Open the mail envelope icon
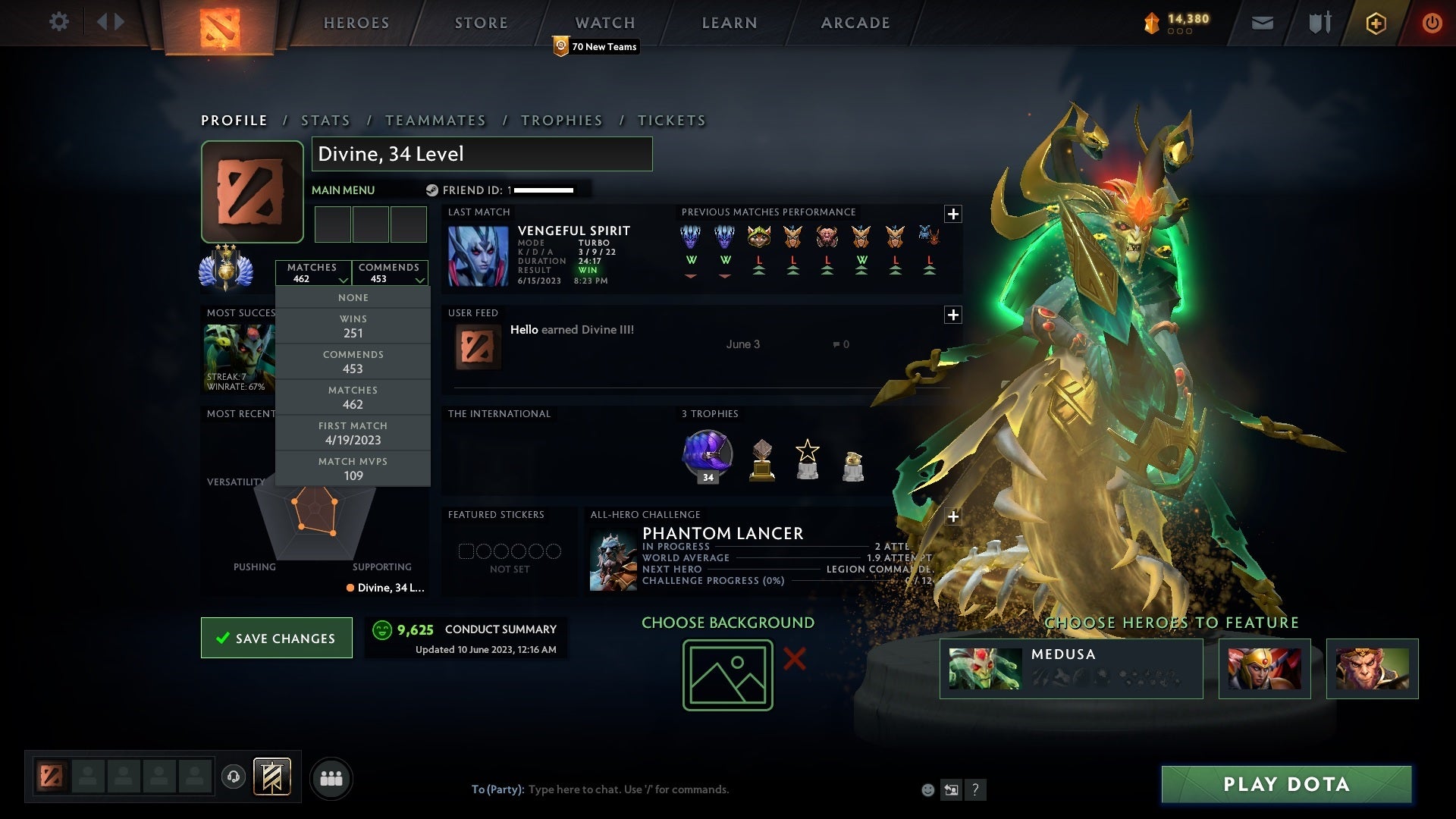 (1262, 23)
